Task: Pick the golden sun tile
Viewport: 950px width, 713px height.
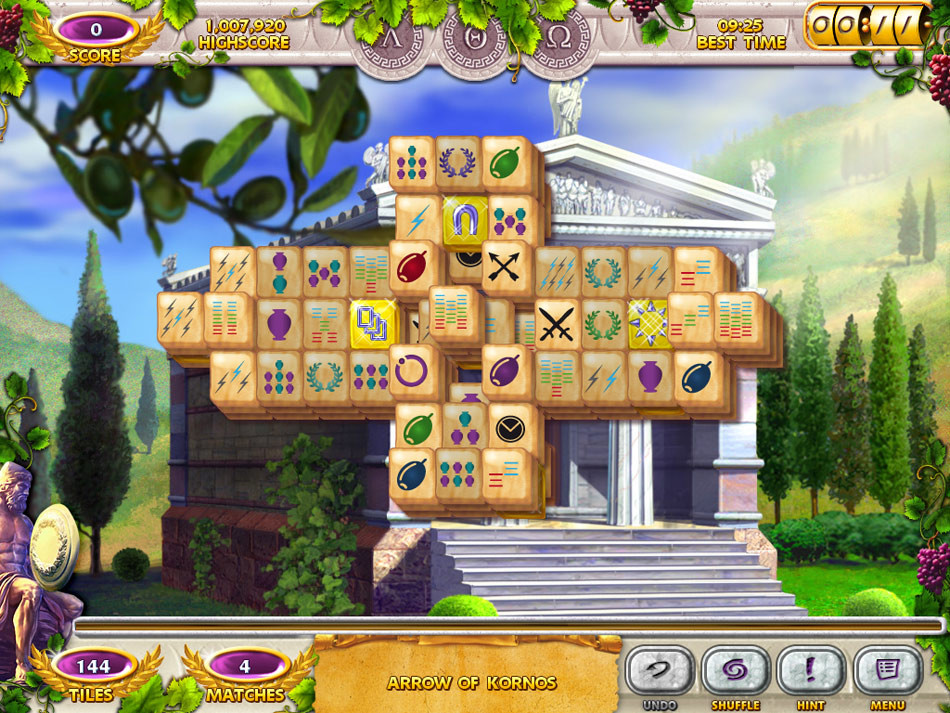Action: click(x=649, y=322)
